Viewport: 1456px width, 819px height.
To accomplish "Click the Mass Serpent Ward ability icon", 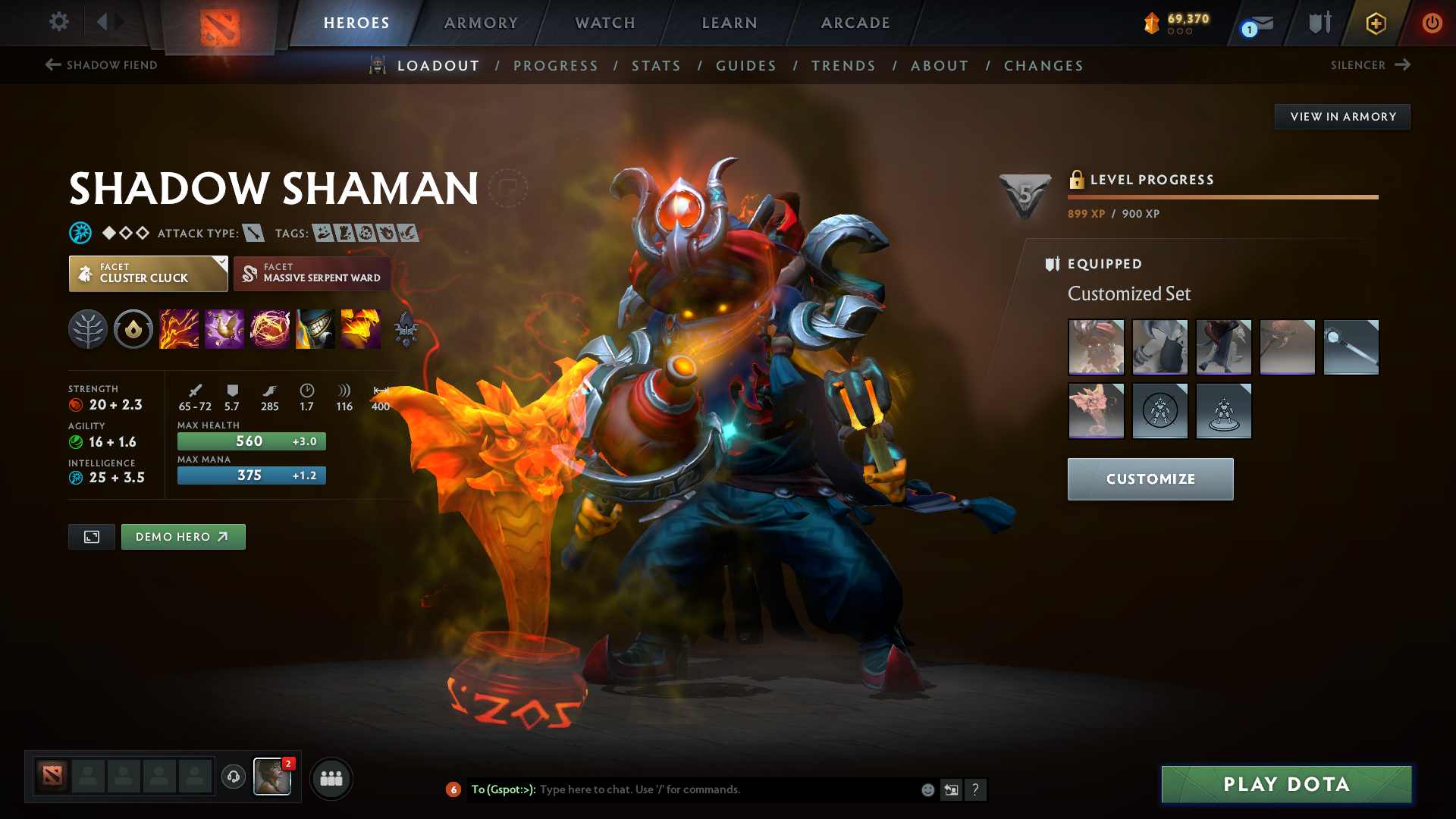I will click(x=361, y=328).
